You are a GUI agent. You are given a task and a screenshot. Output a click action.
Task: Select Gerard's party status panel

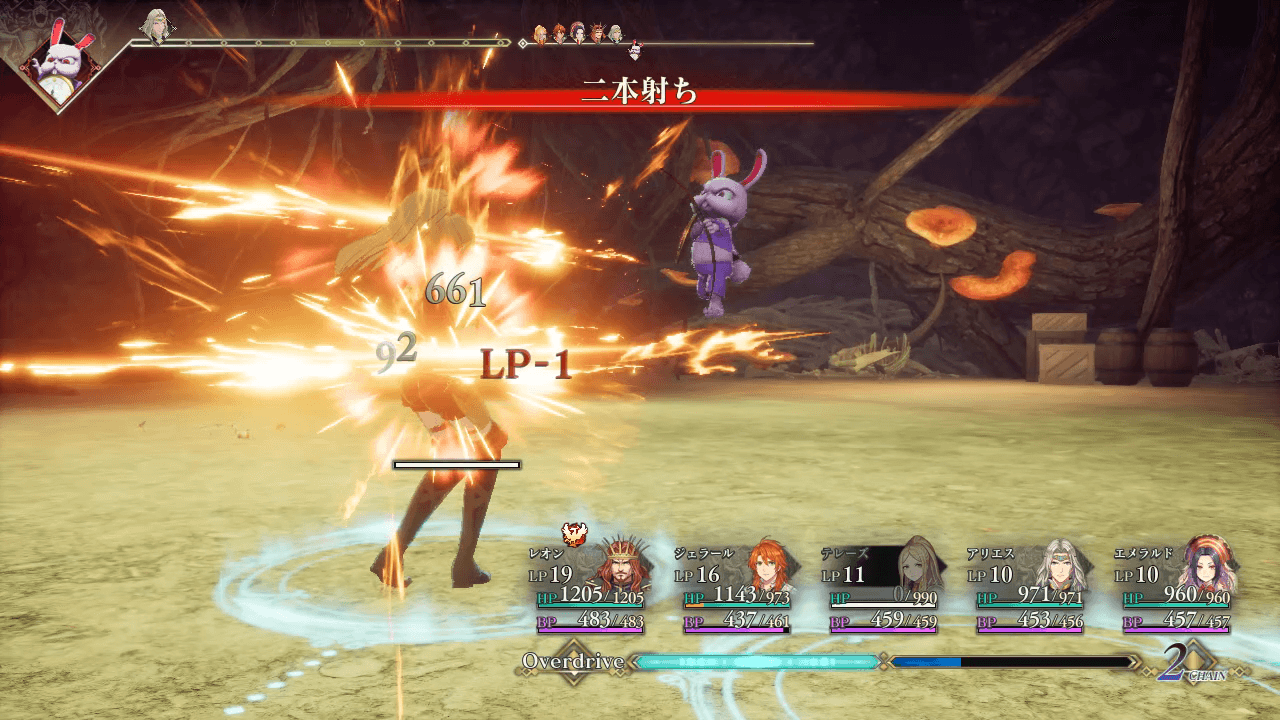tap(736, 590)
